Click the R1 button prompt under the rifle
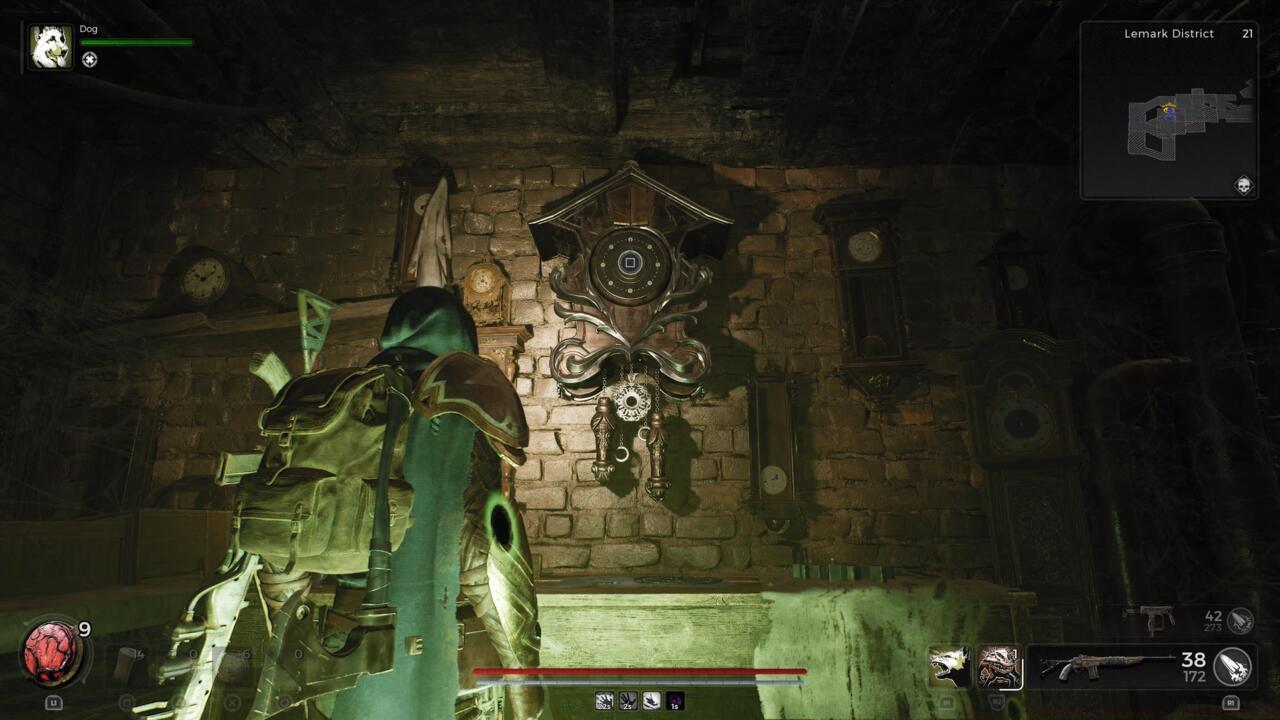The image size is (1280, 720). [x=1231, y=702]
